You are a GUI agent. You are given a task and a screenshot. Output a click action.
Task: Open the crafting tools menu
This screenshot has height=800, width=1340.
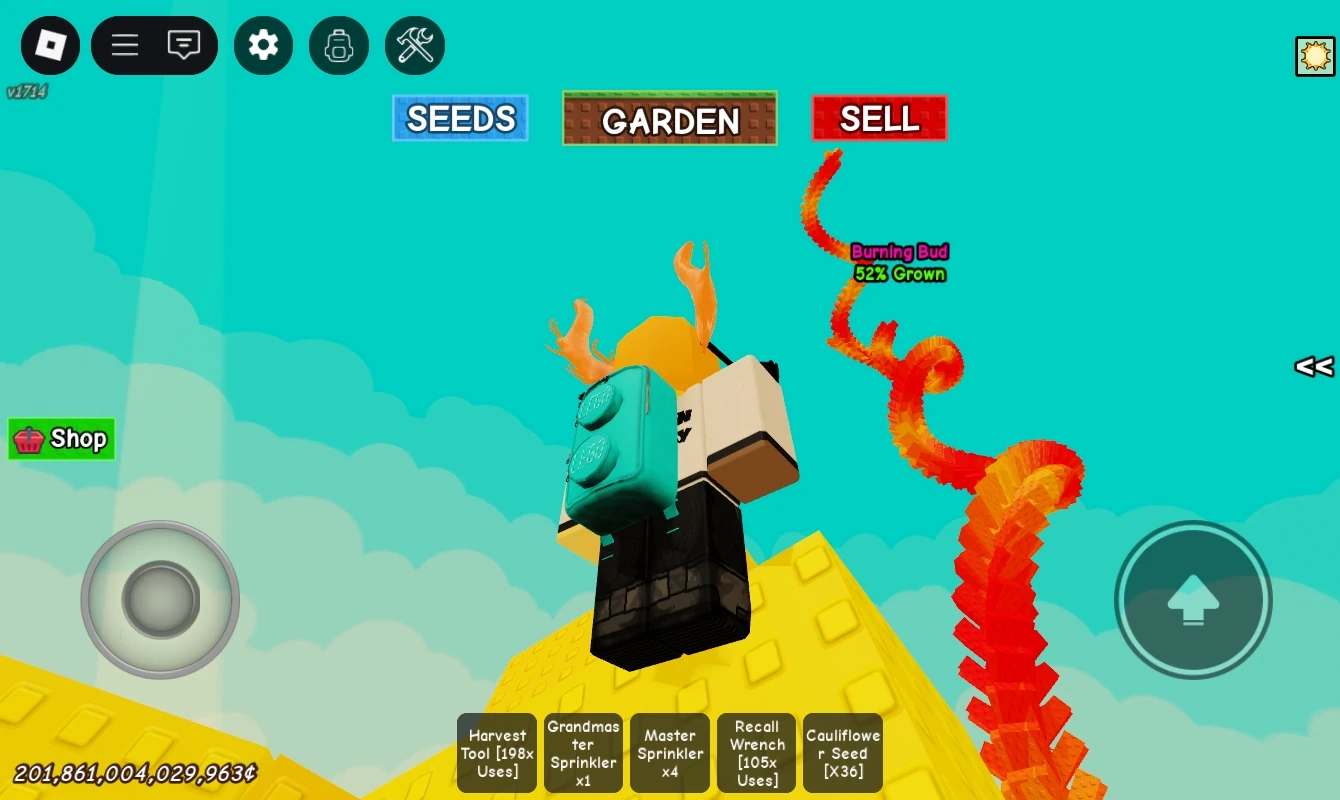click(415, 45)
